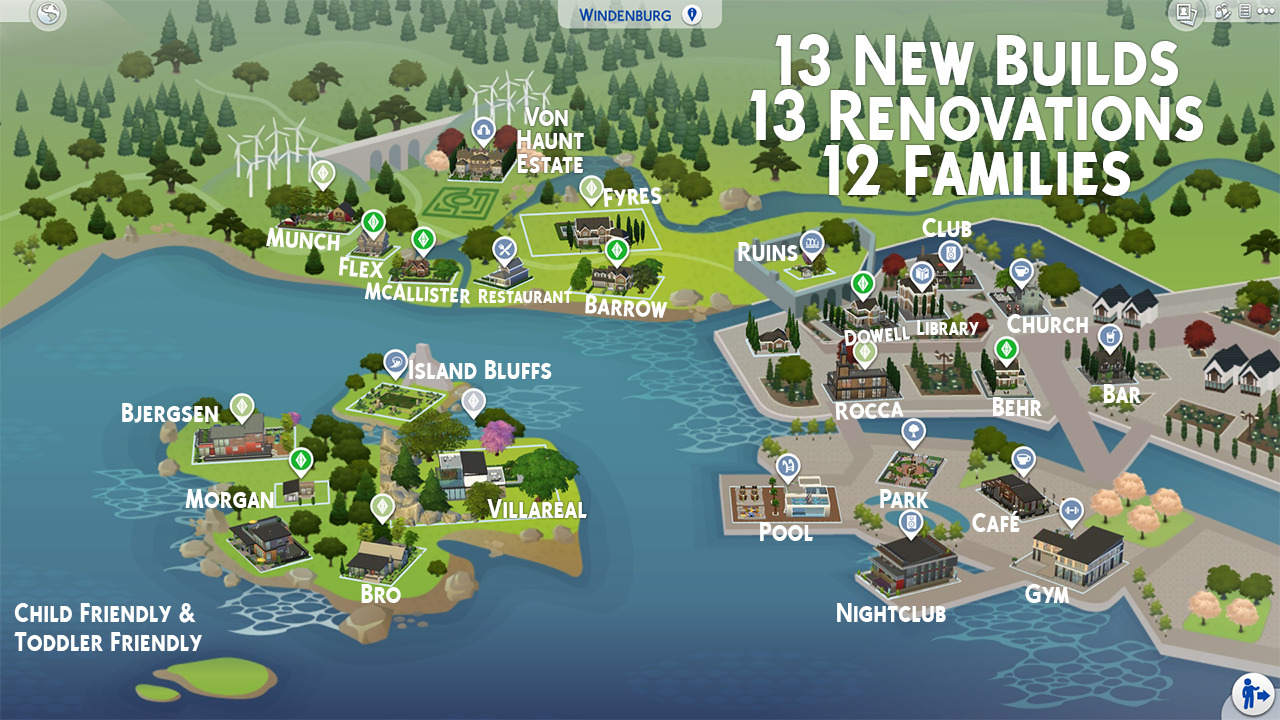
Task: Select the Park tree marker
Action: (x=913, y=431)
